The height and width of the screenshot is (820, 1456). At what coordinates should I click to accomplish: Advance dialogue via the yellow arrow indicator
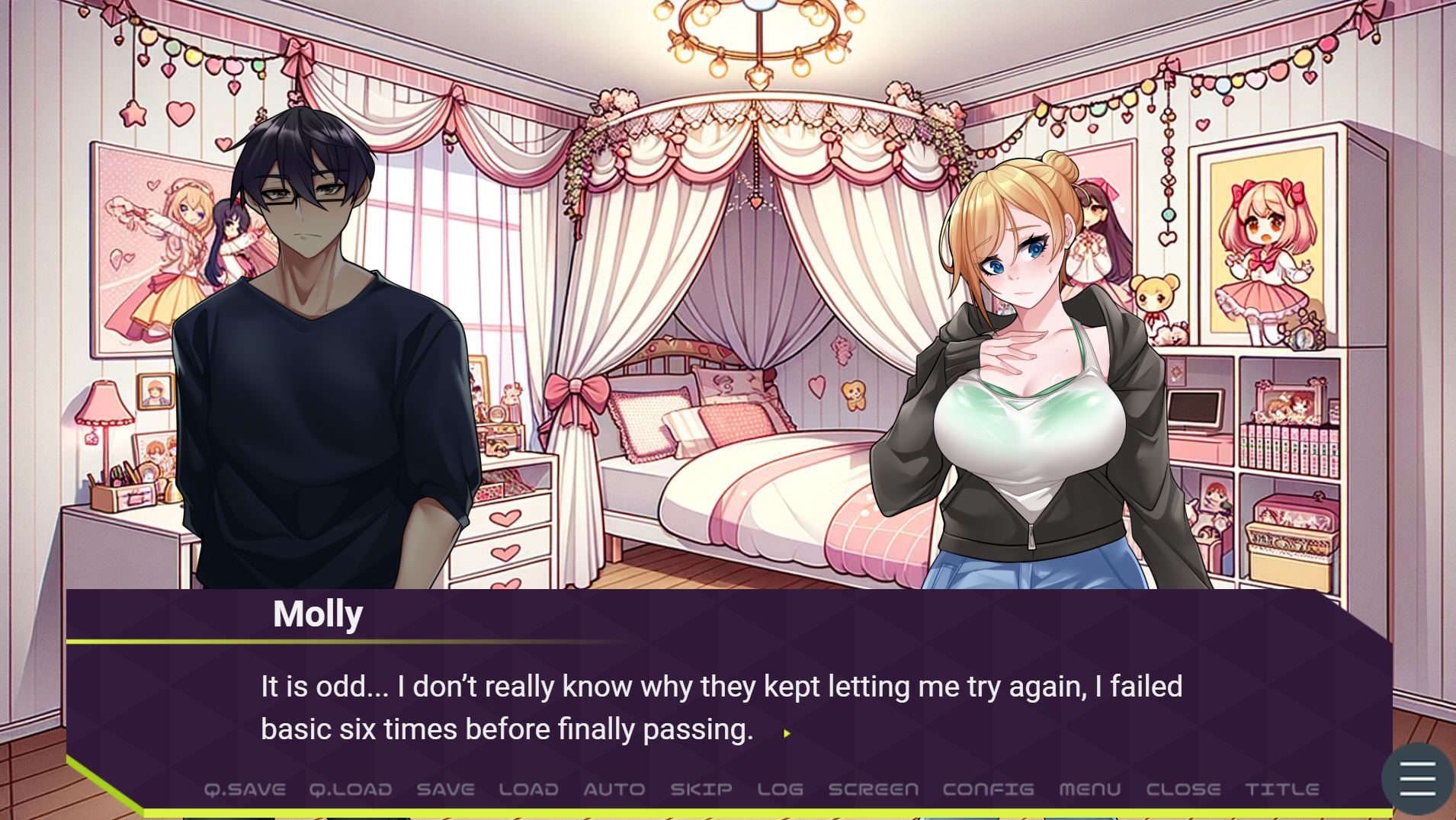pyautogui.click(x=787, y=733)
